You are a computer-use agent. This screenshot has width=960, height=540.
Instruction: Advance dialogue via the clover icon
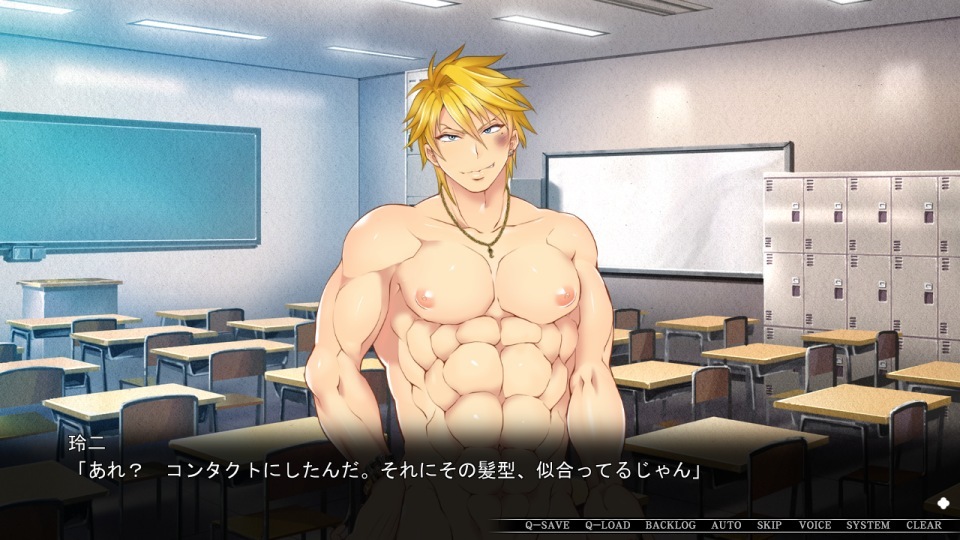coord(945,501)
